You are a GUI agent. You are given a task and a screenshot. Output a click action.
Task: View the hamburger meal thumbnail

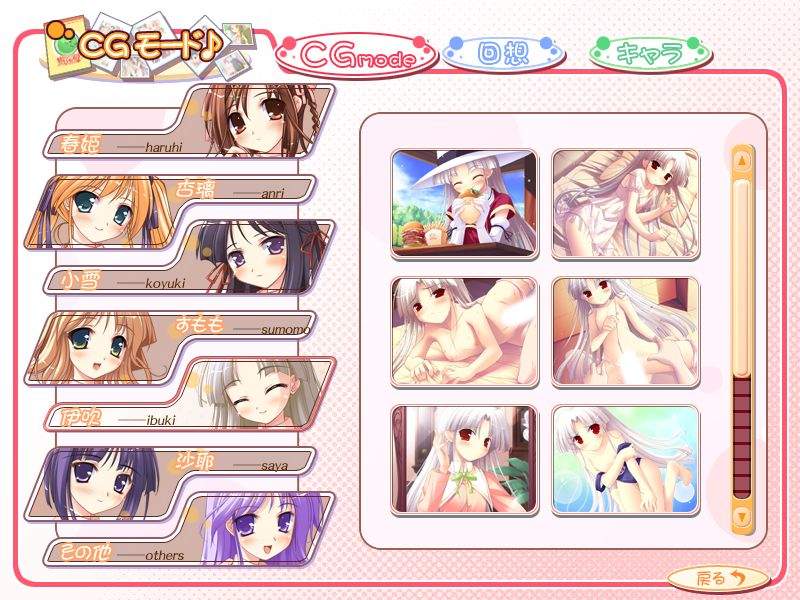[464, 204]
